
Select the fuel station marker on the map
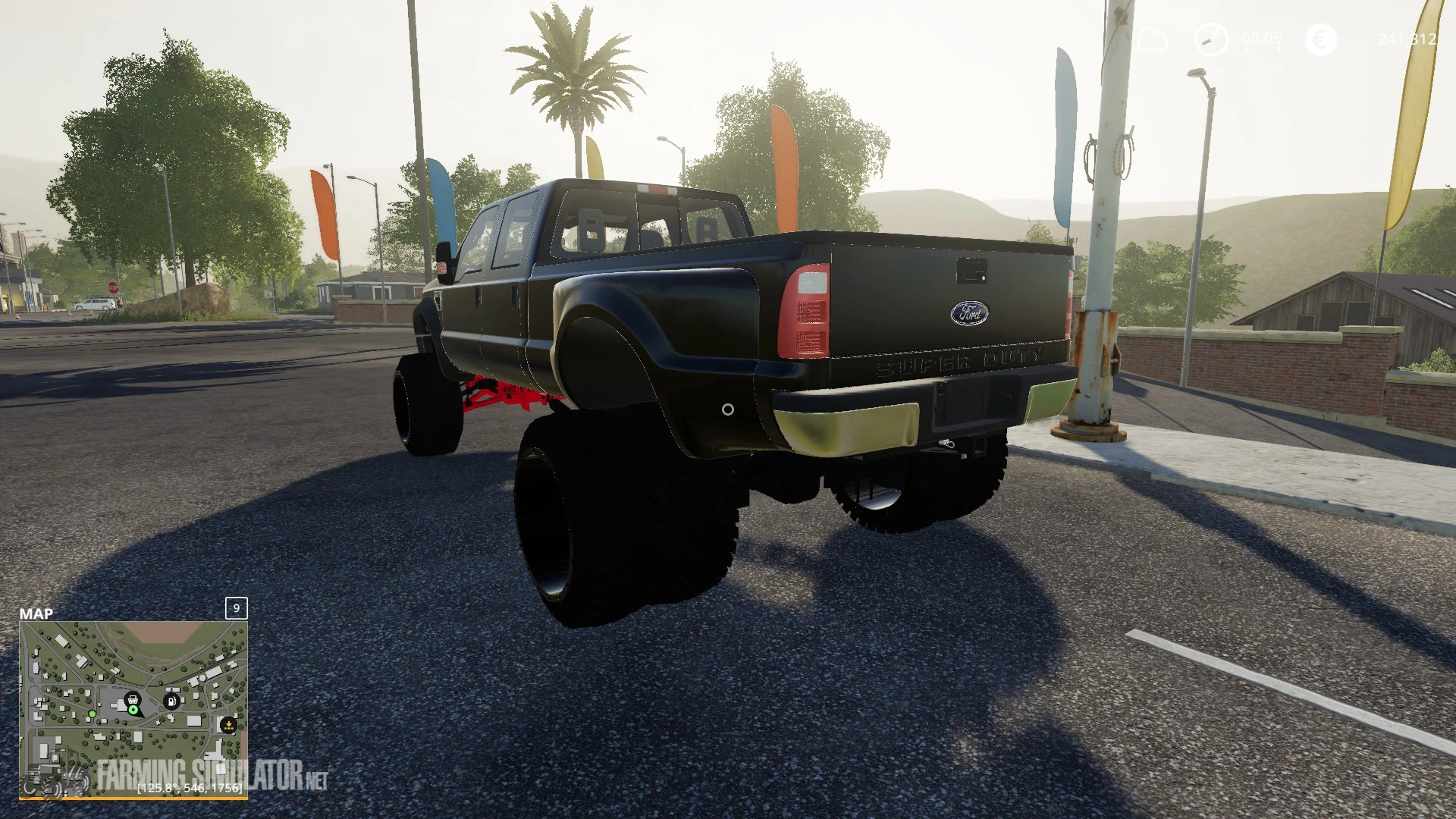tap(171, 701)
